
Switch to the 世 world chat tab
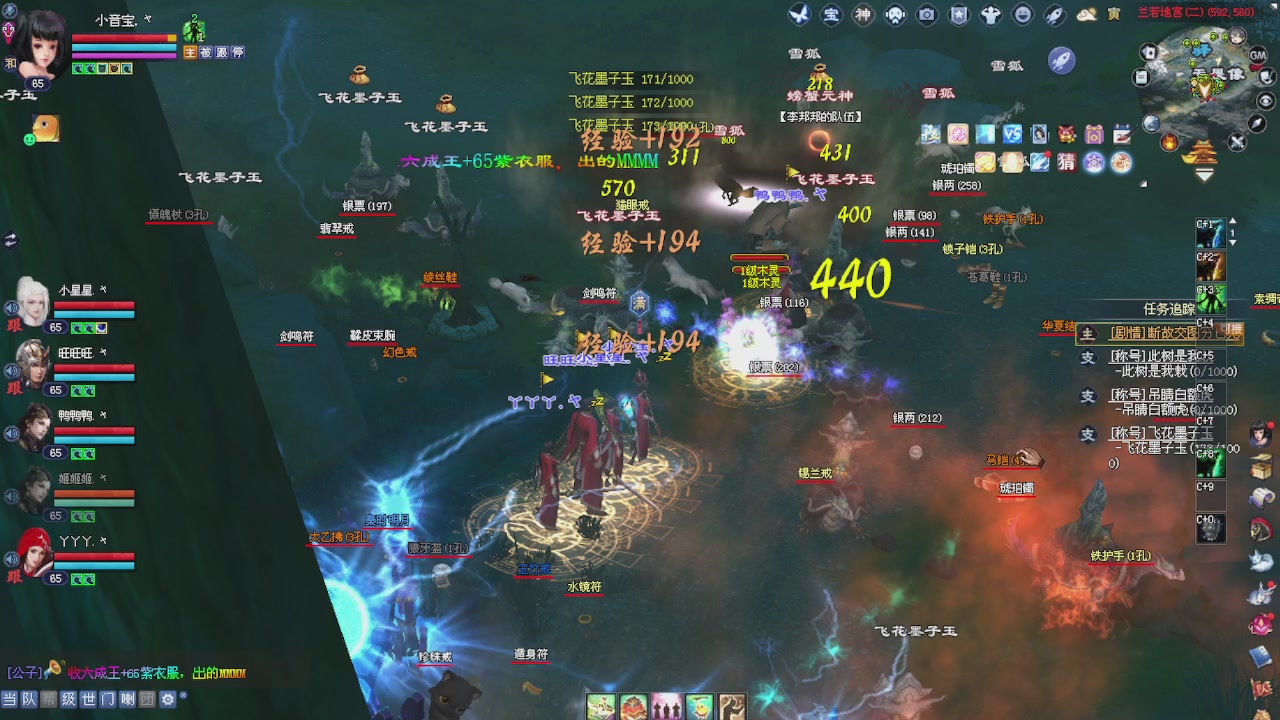(90, 700)
